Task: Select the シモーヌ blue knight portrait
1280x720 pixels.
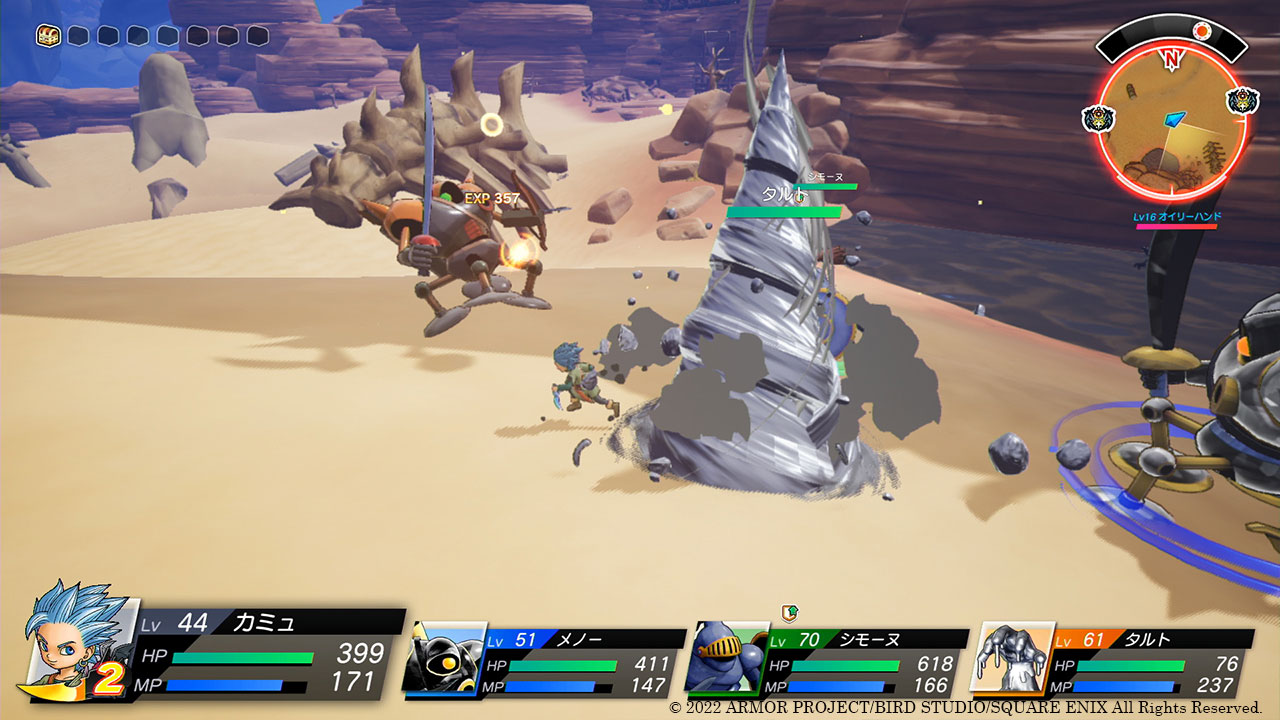Action: (727, 658)
